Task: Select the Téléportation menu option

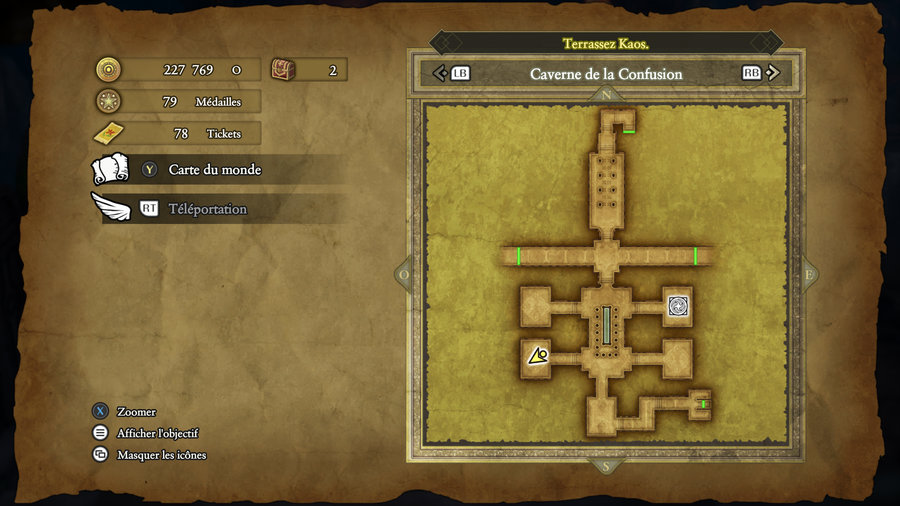Action: point(207,209)
